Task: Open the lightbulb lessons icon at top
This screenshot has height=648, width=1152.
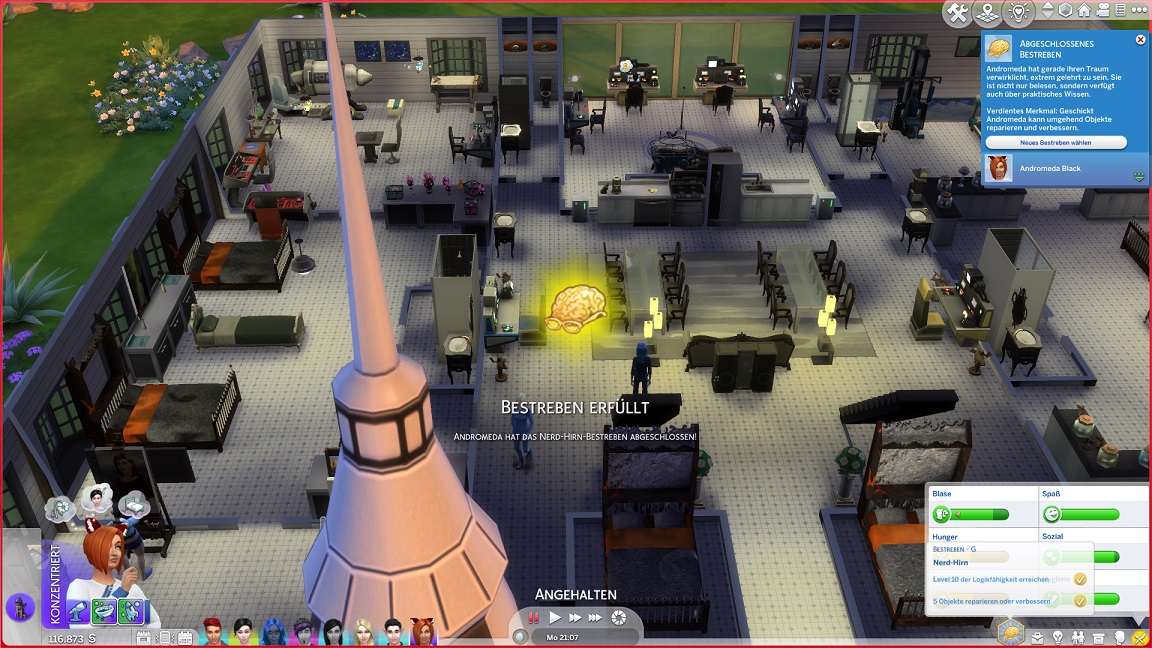Action: tap(1018, 13)
